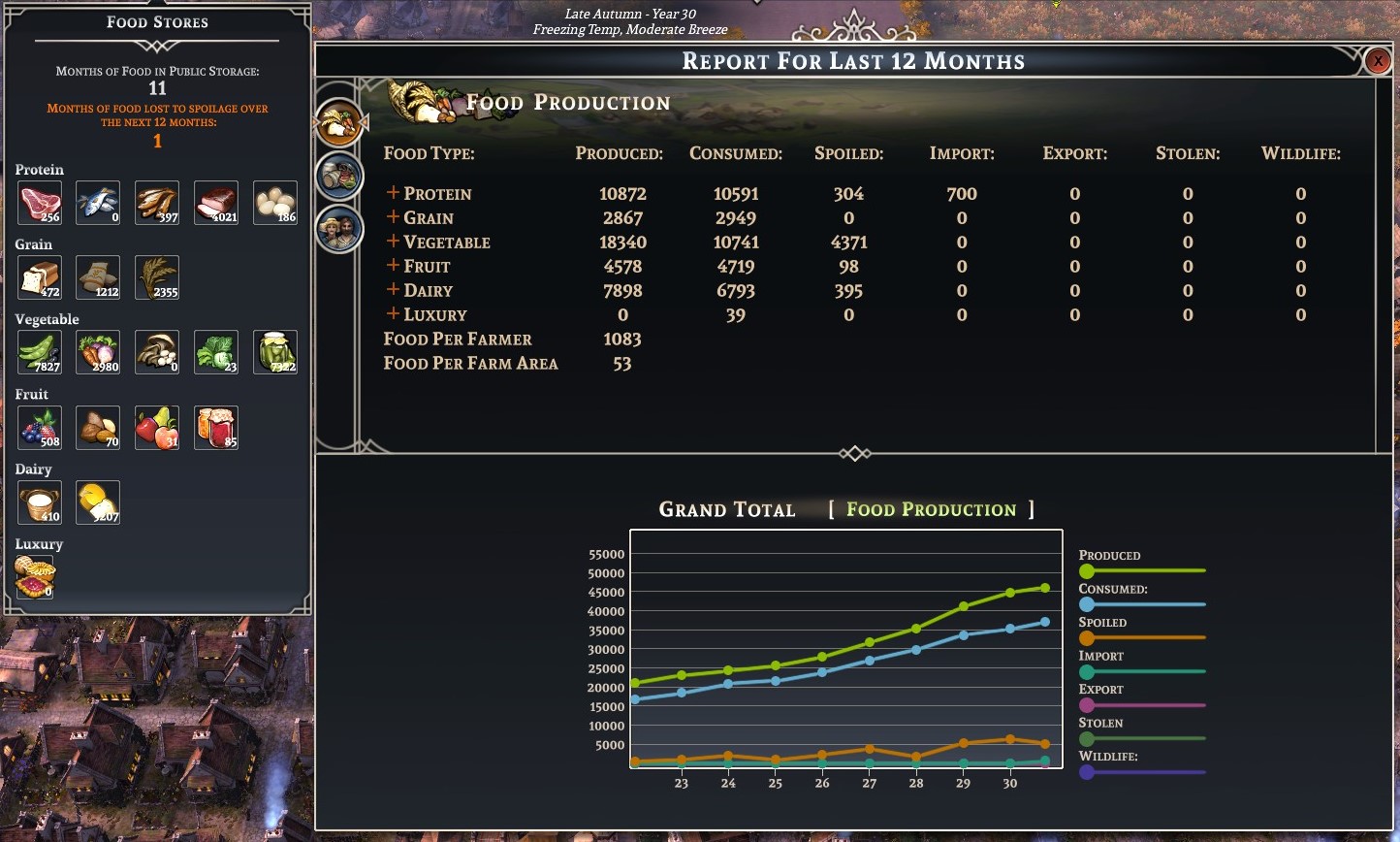Switch to the food production report tab
The height and width of the screenshot is (842, 1400).
(339, 122)
